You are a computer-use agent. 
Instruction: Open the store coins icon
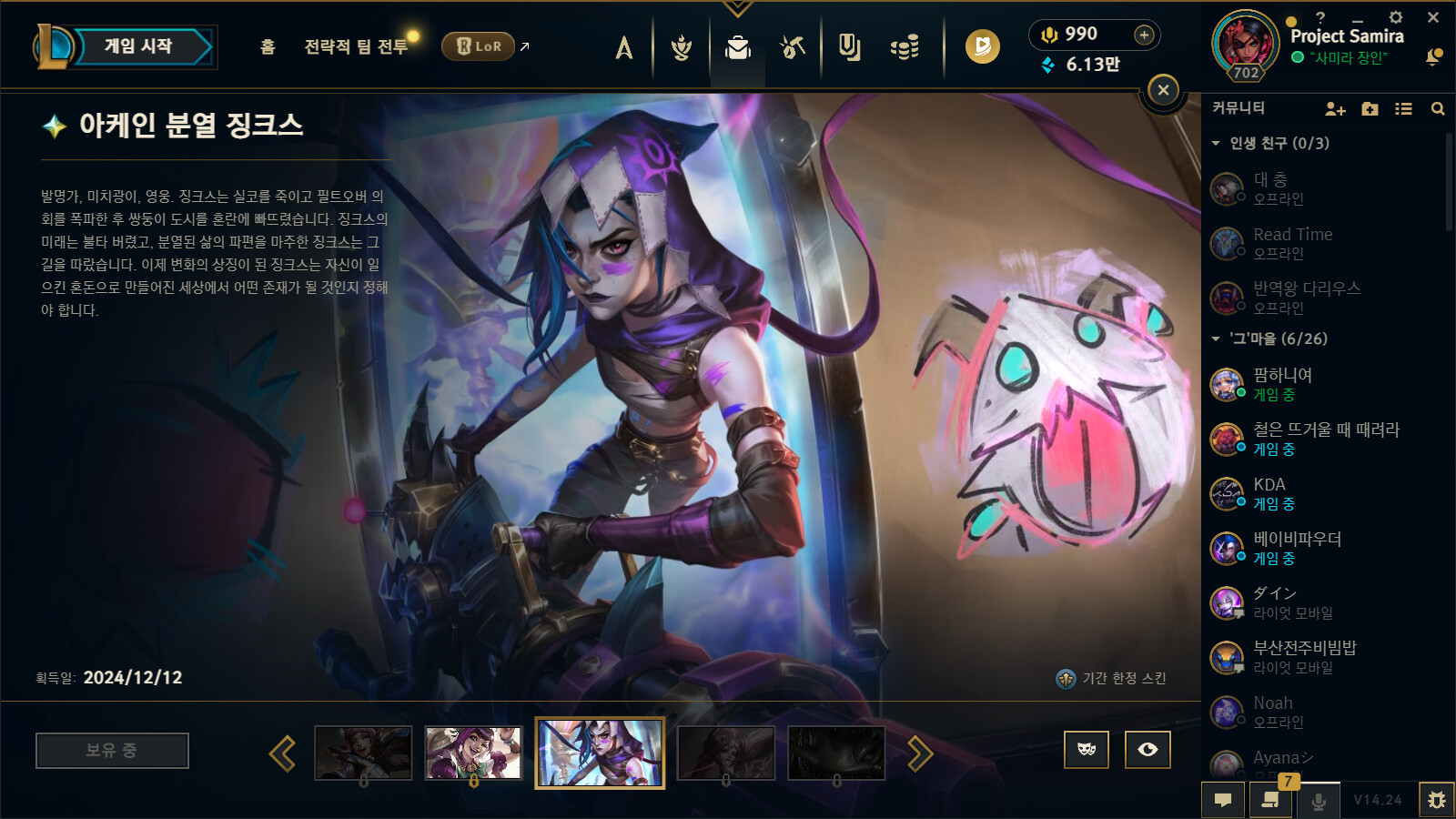click(904, 47)
